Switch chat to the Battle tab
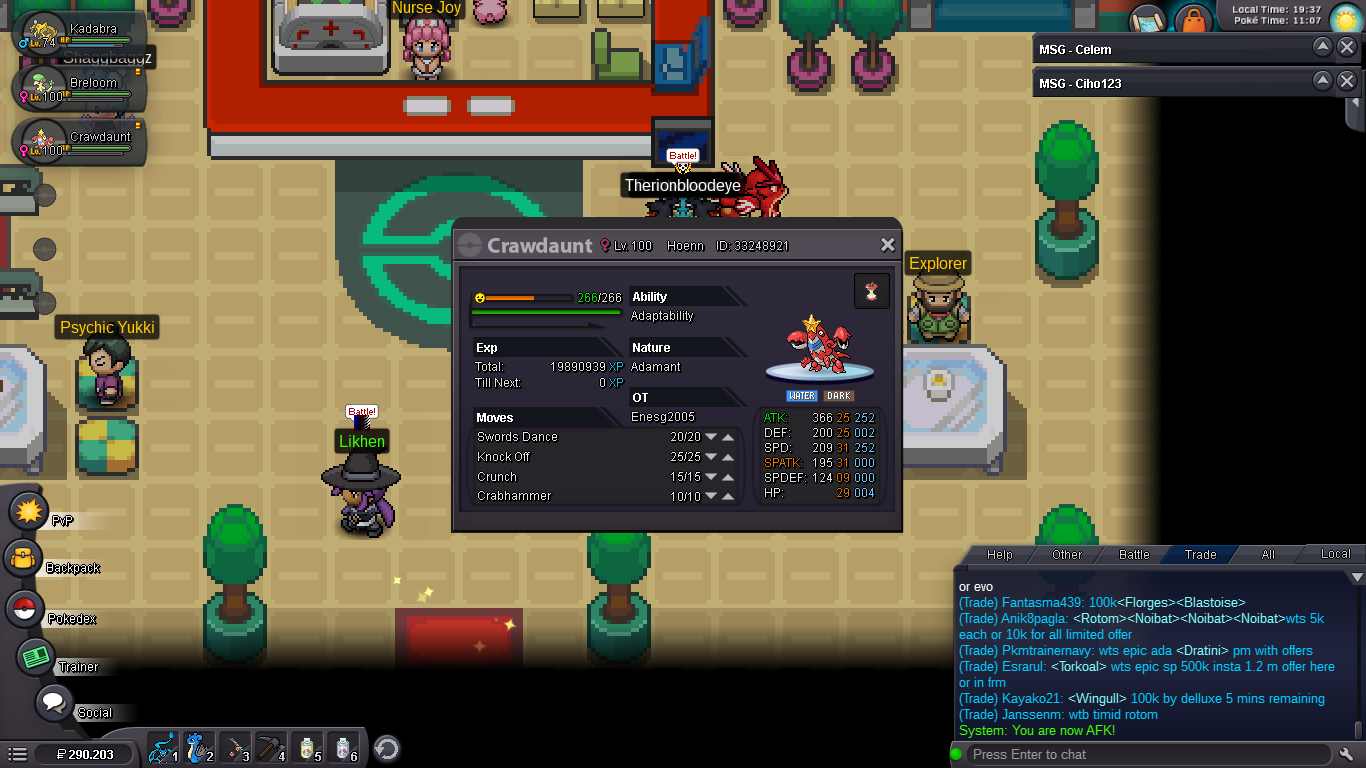The height and width of the screenshot is (768, 1366). [x=1134, y=554]
